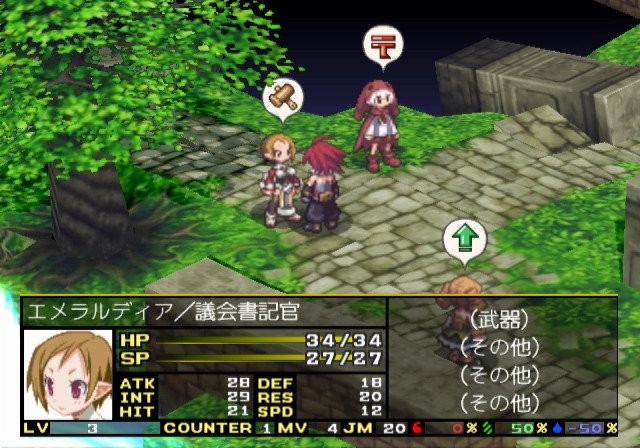Choose the red postal mark bubble icon
Viewport: 640px width, 448px height.
(381, 44)
